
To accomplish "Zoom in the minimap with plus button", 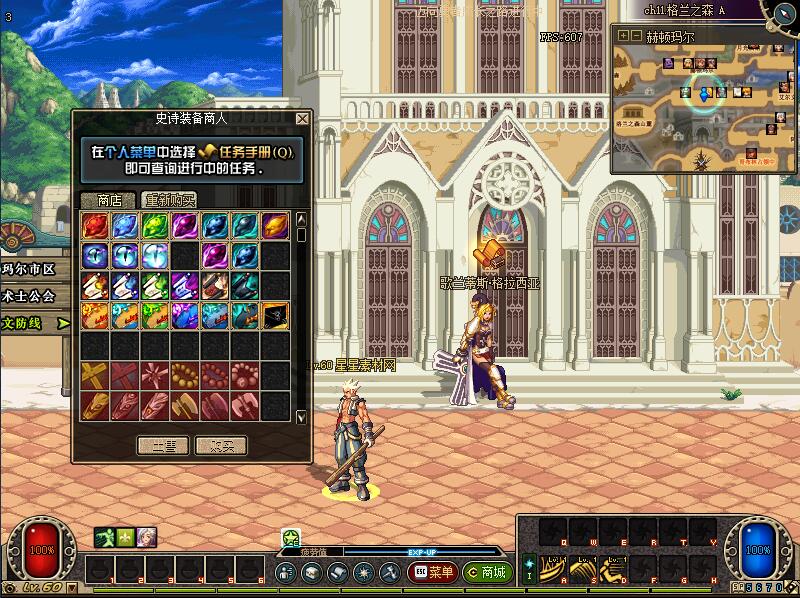I will [623, 35].
